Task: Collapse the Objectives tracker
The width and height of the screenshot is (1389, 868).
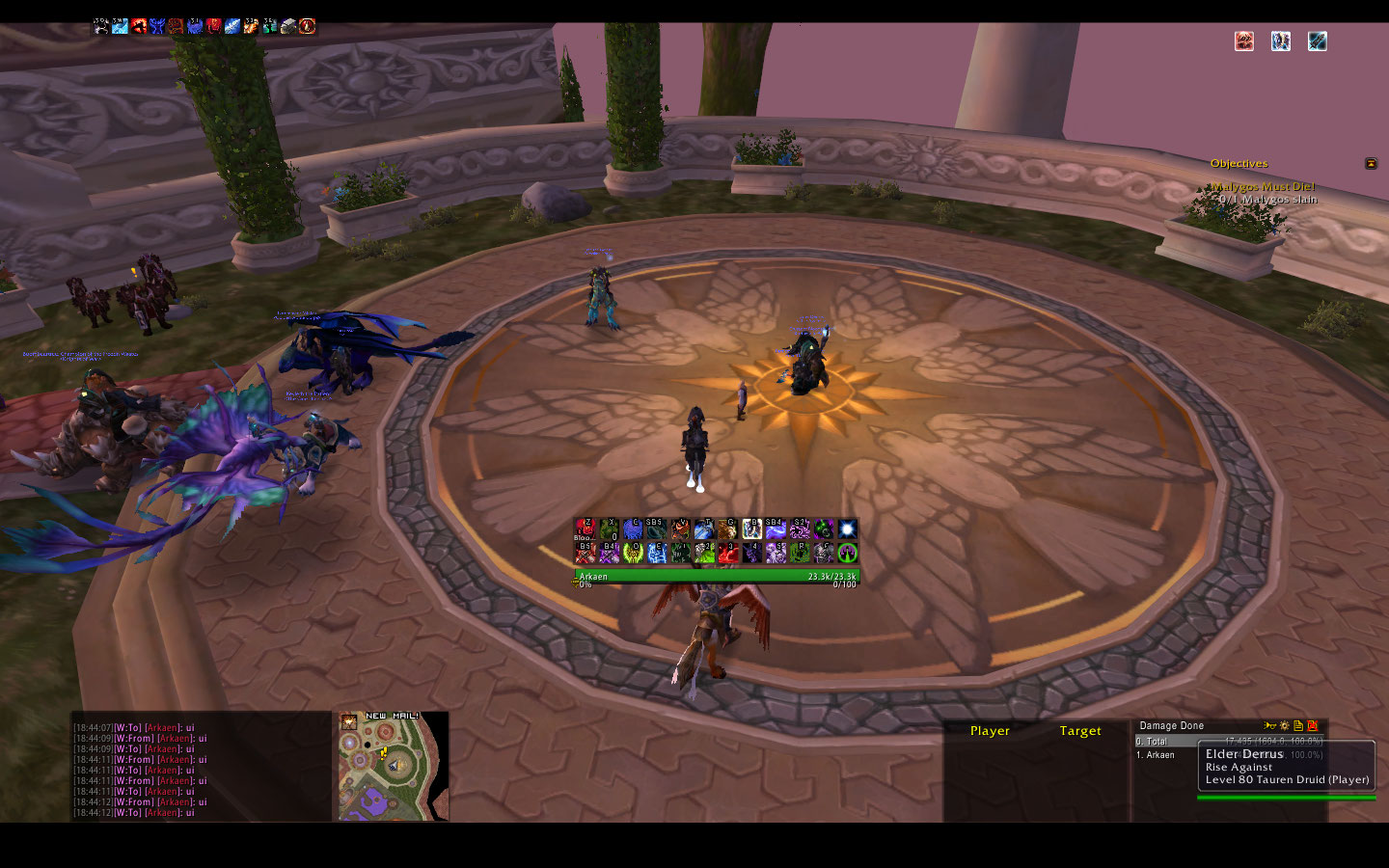Action: (x=1371, y=164)
